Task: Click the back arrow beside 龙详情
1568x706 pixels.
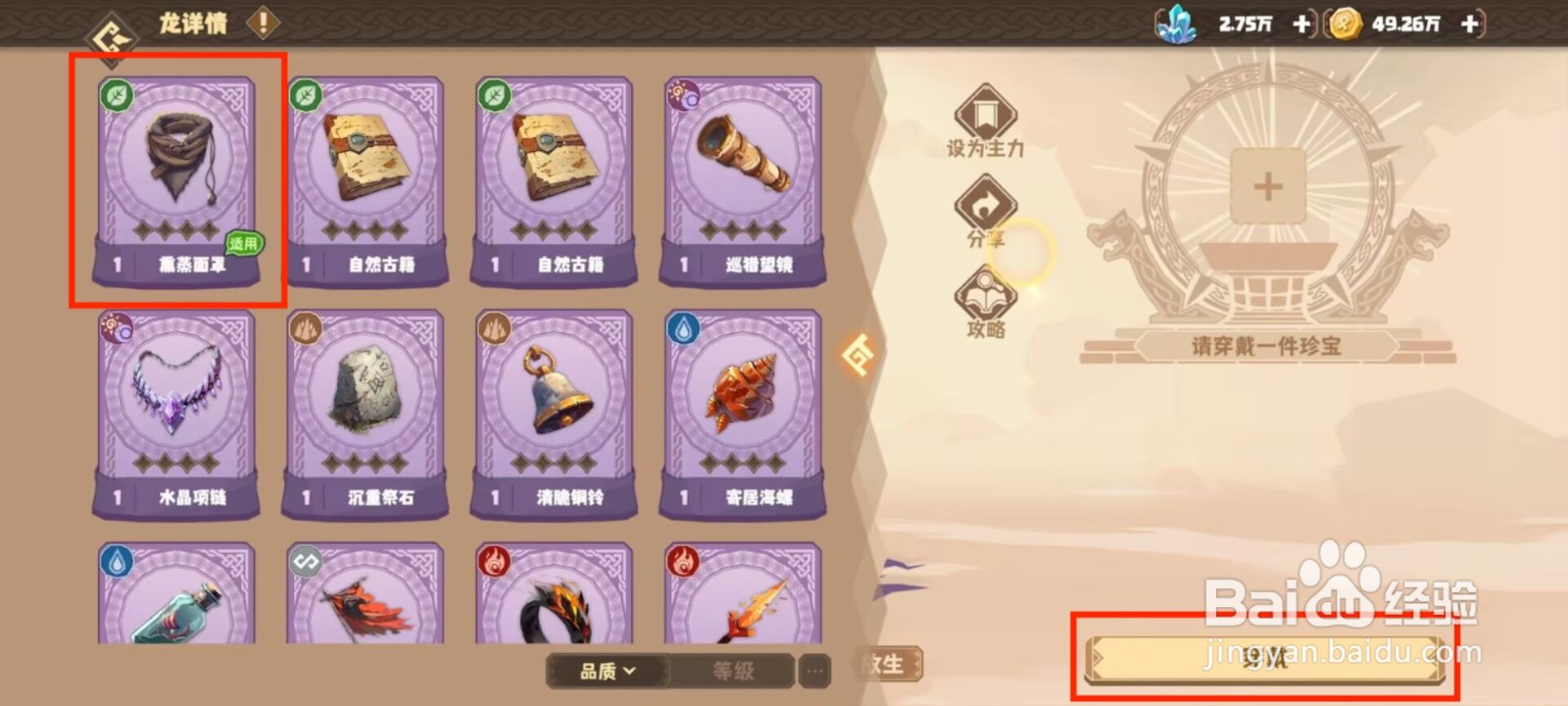Action: coord(111,25)
